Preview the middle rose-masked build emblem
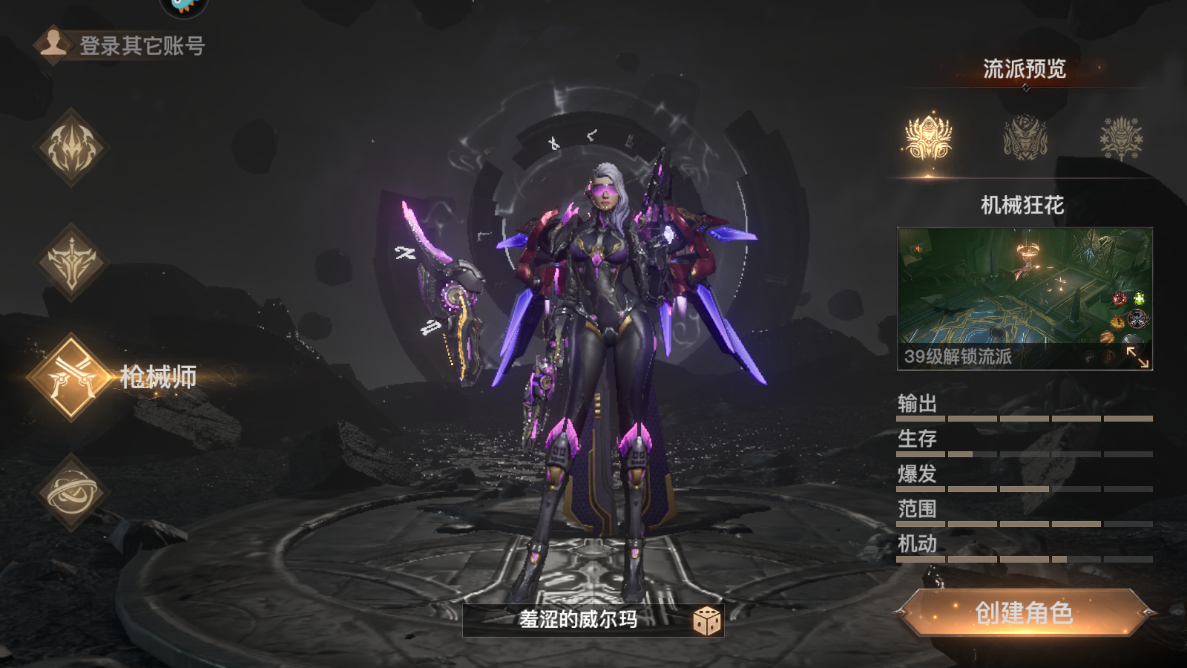 (1025, 137)
